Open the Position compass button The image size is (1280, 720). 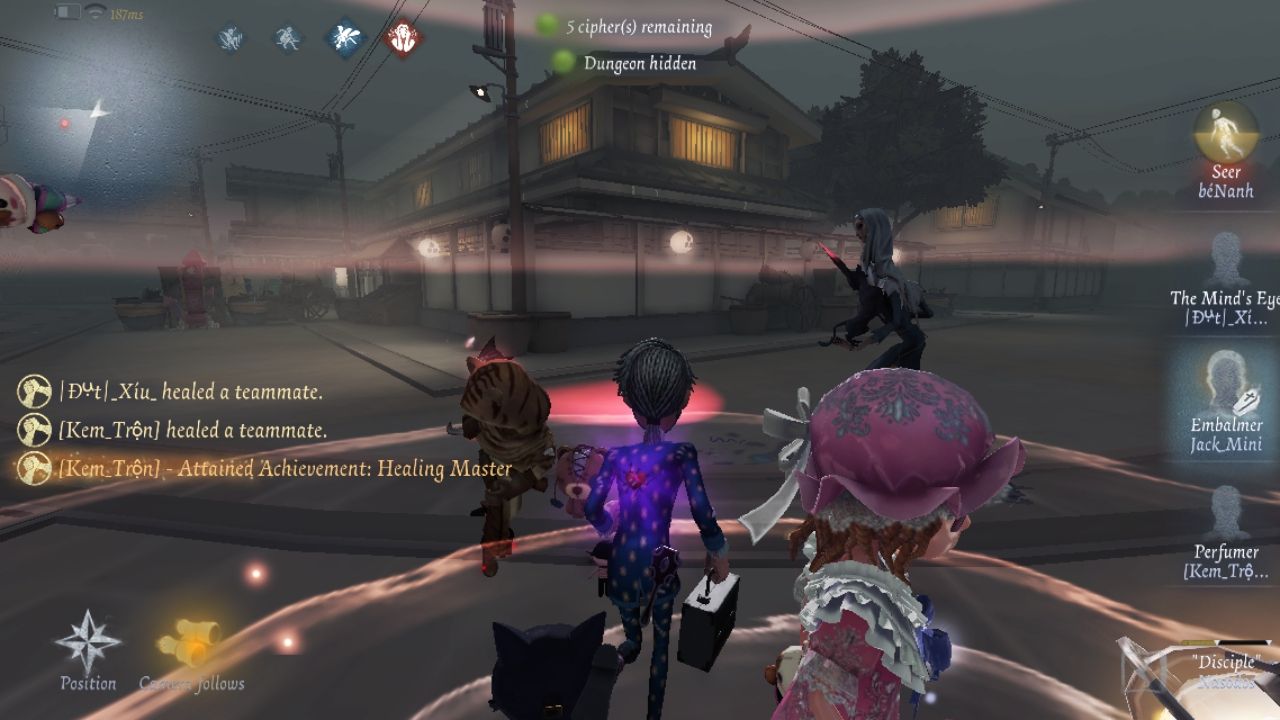click(88, 645)
